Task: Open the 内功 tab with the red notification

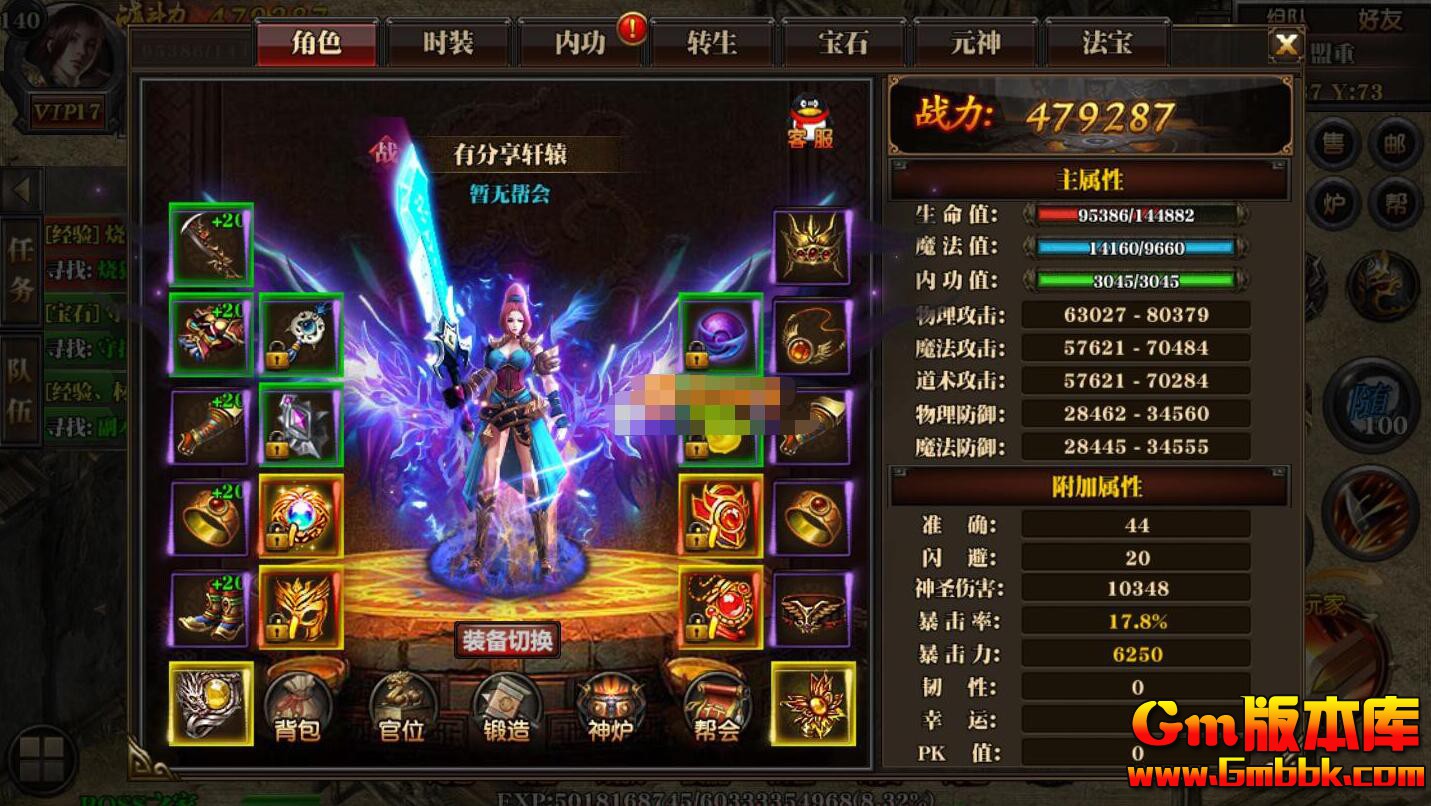Action: coord(580,43)
